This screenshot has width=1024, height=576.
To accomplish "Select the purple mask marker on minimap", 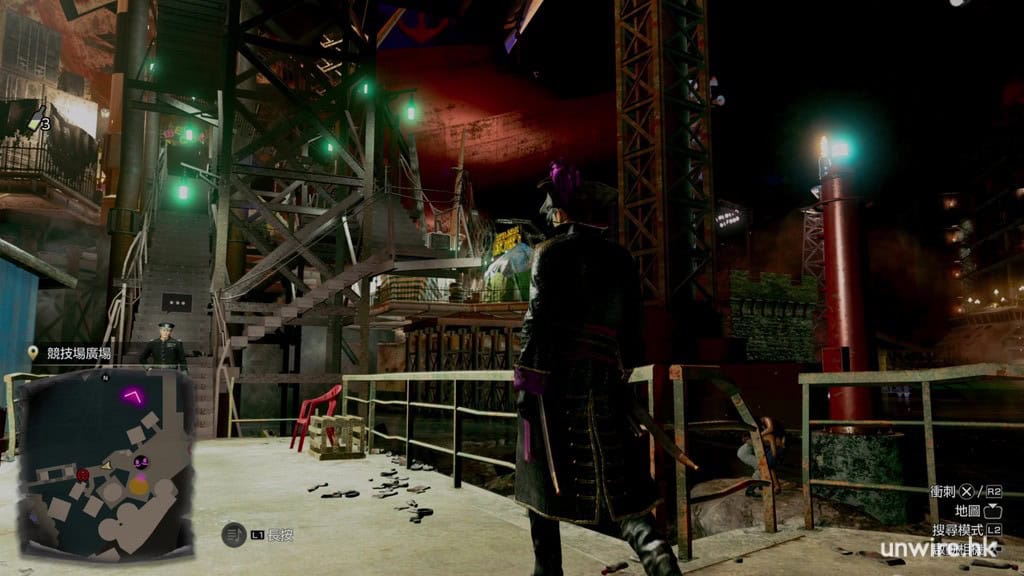I will [141, 461].
